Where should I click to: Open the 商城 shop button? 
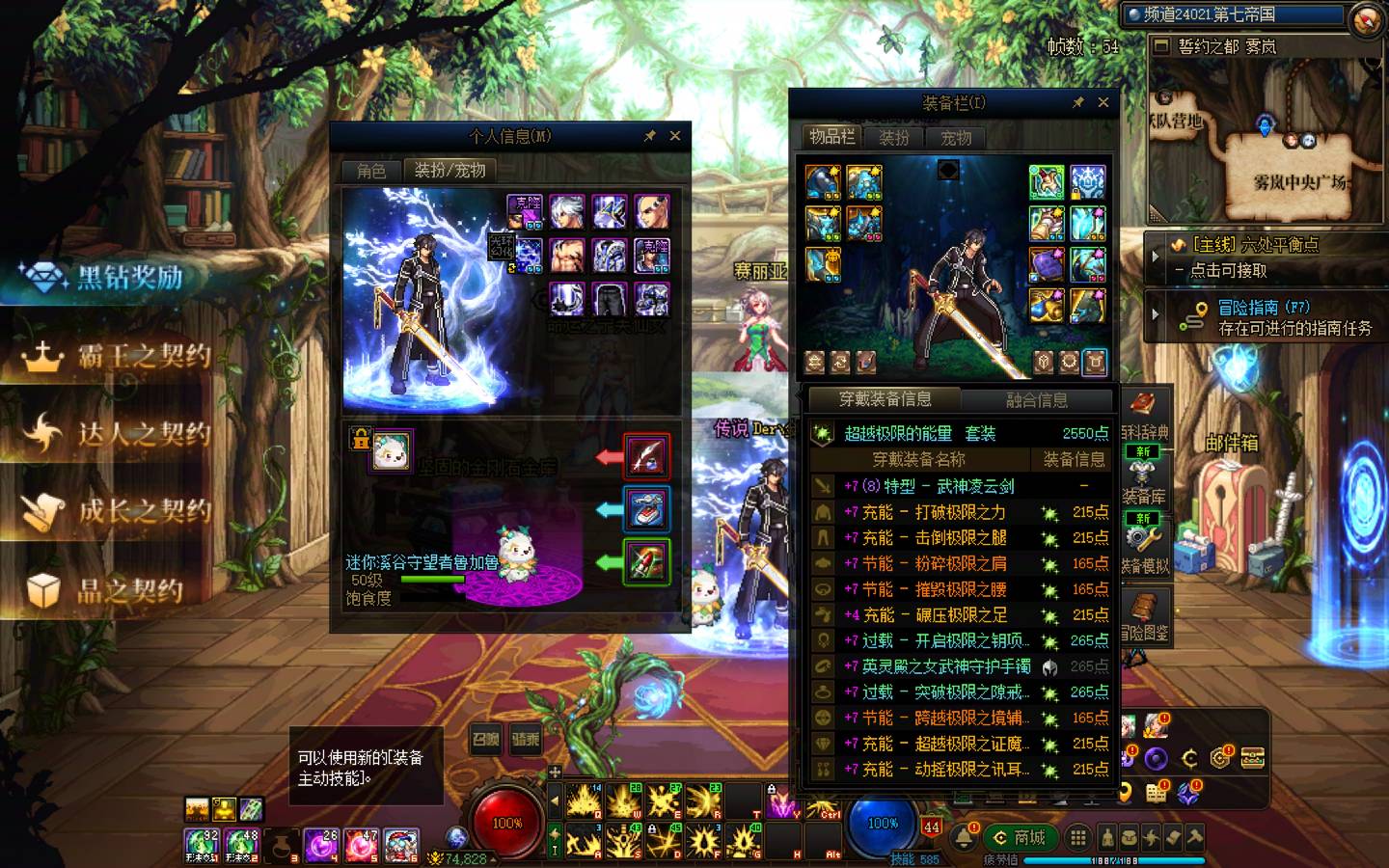(x=1021, y=837)
